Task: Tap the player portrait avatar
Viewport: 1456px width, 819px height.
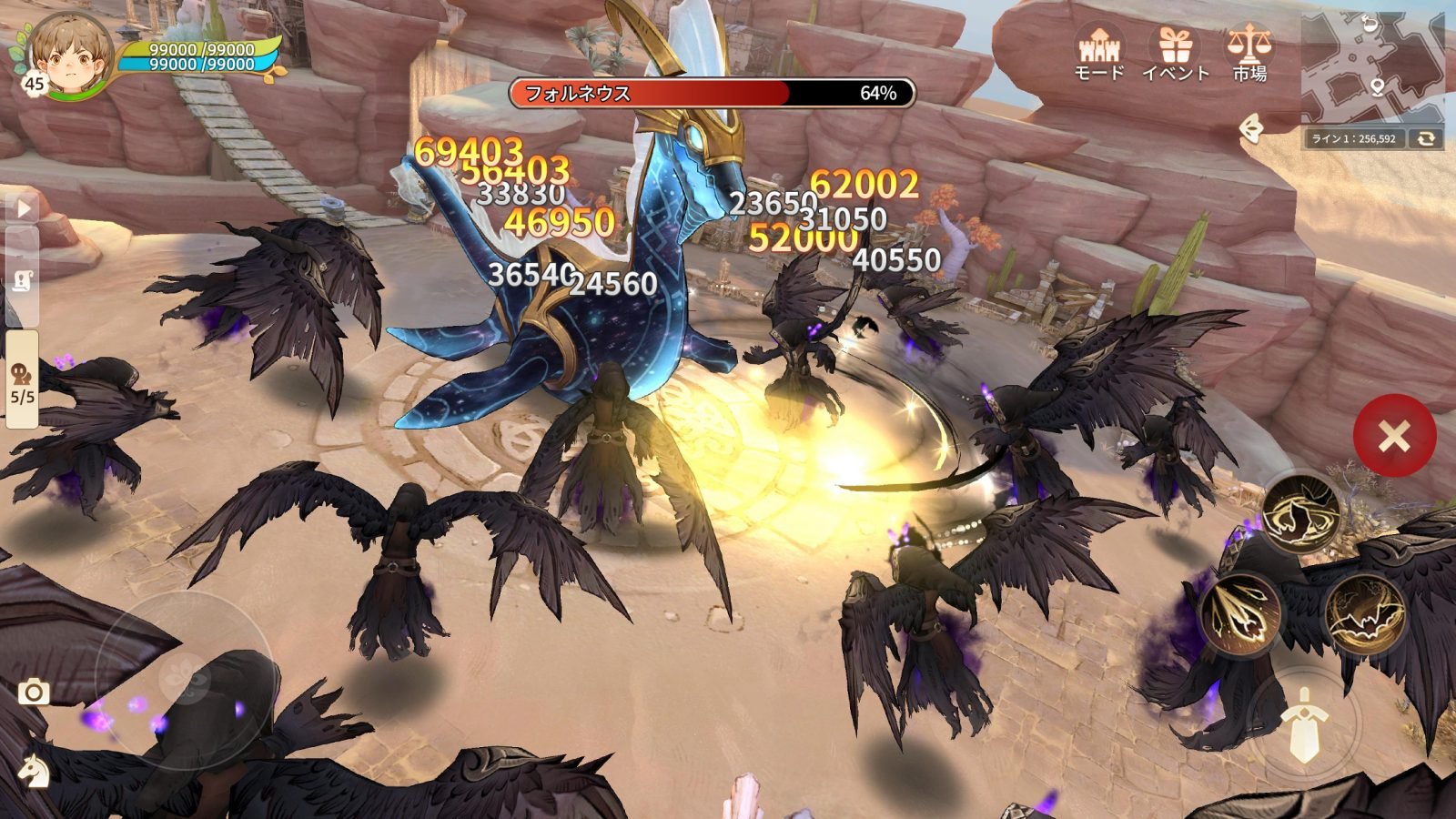Action: pos(69,56)
